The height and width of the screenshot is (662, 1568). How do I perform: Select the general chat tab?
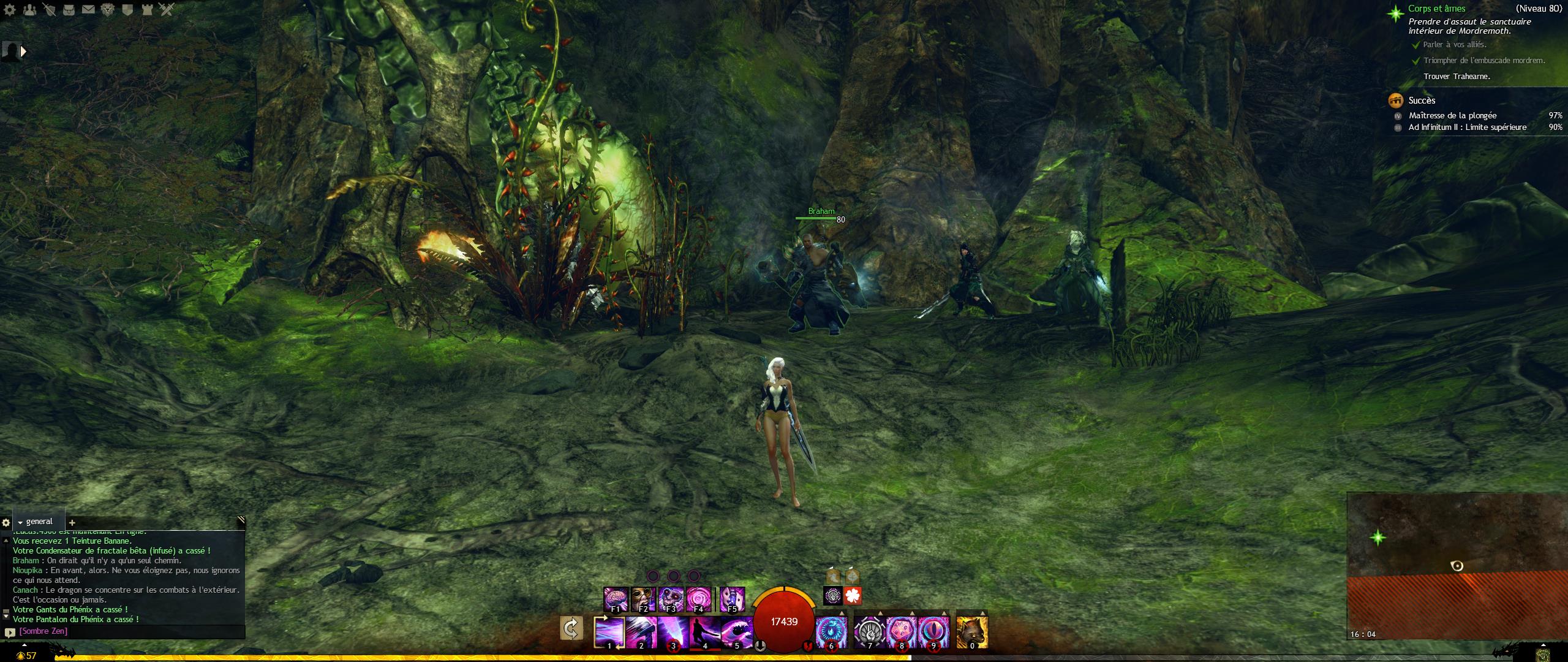pos(39,522)
